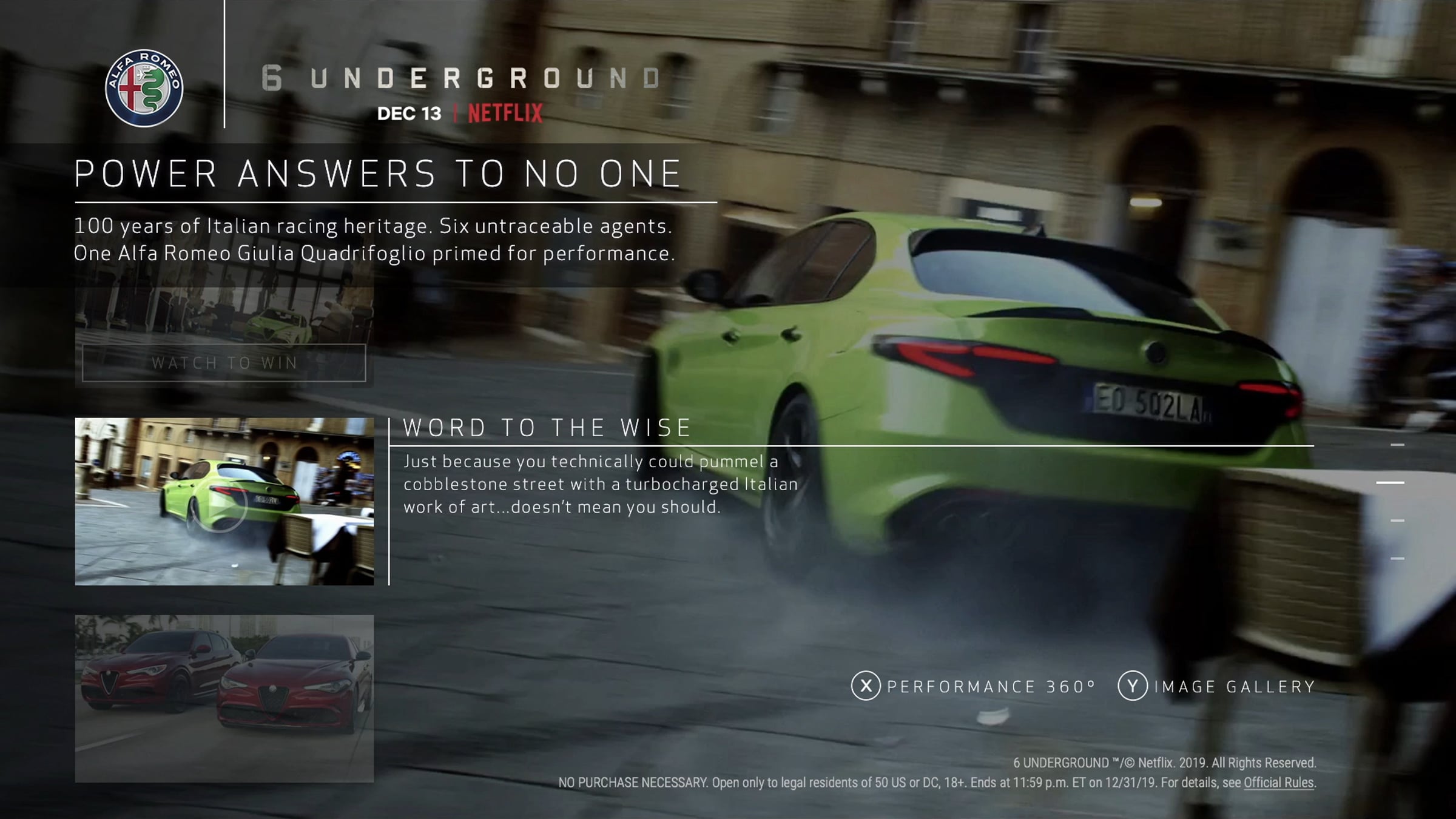The width and height of the screenshot is (1456, 819).
Task: Open the Performance 360° view
Action: 974,686
